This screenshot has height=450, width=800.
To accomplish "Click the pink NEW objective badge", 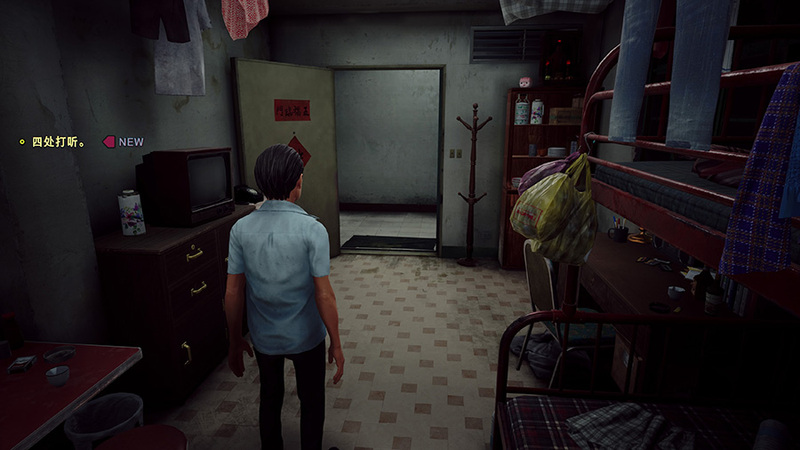I will pos(124,142).
